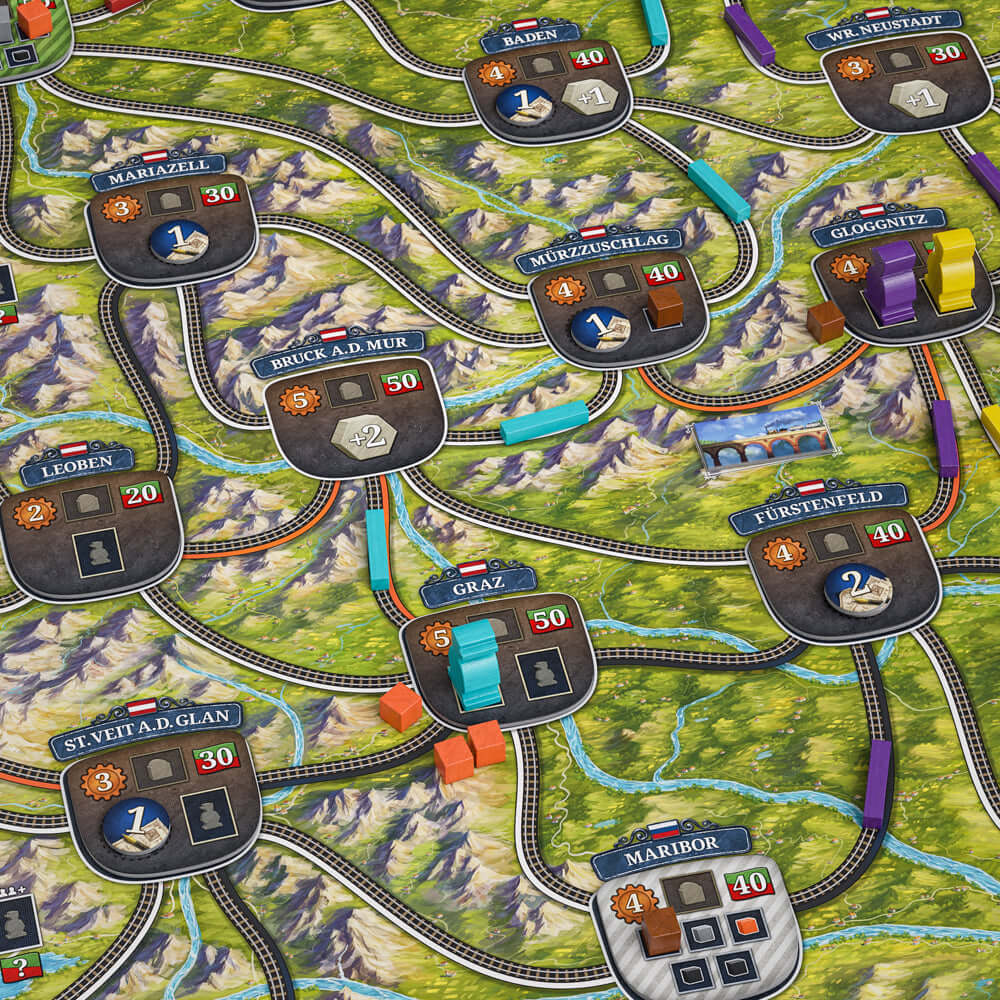
Task: Select the railway viaduct picture tile
Action: [x=762, y=438]
